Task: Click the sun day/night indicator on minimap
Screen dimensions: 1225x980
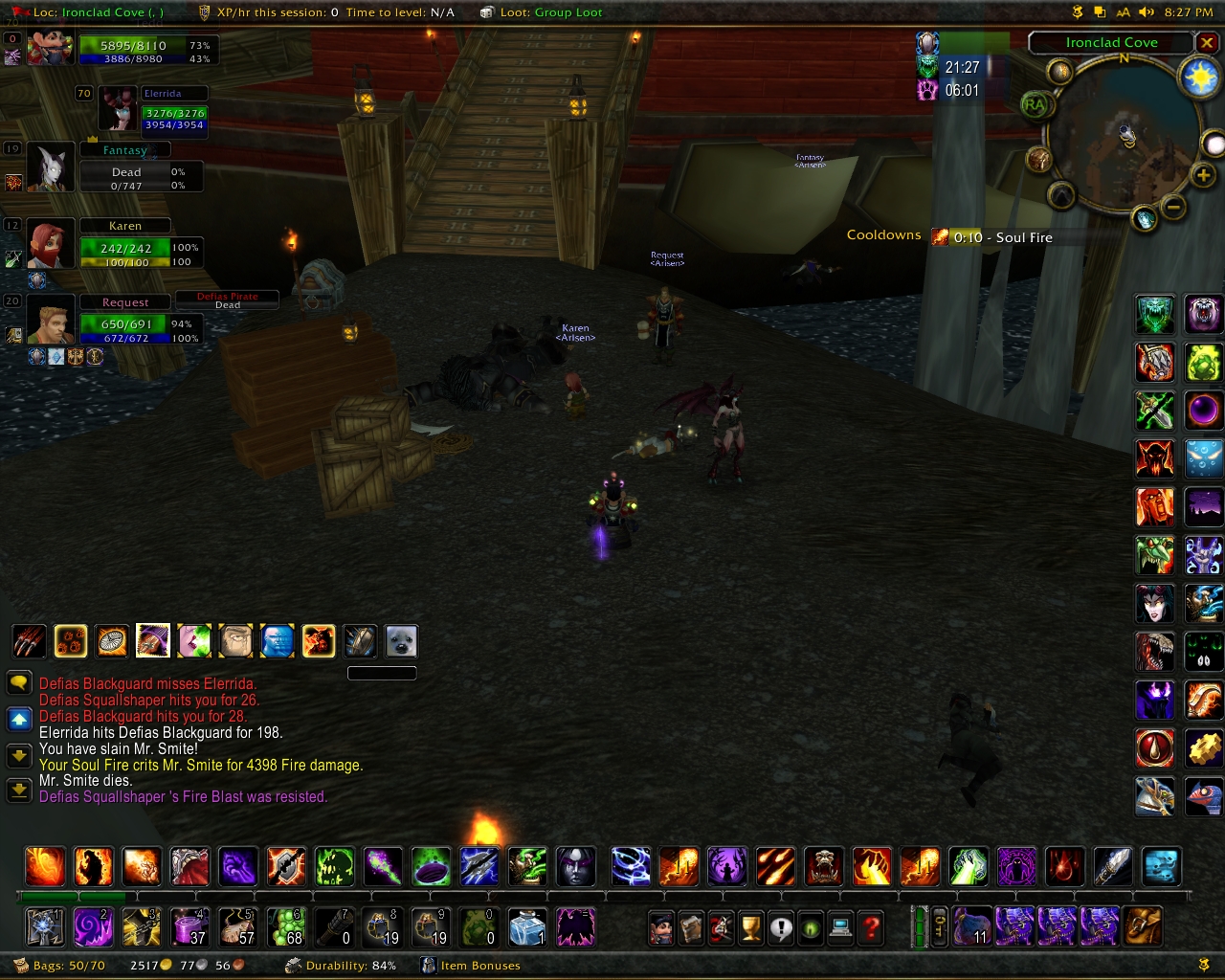Action: (x=1200, y=78)
